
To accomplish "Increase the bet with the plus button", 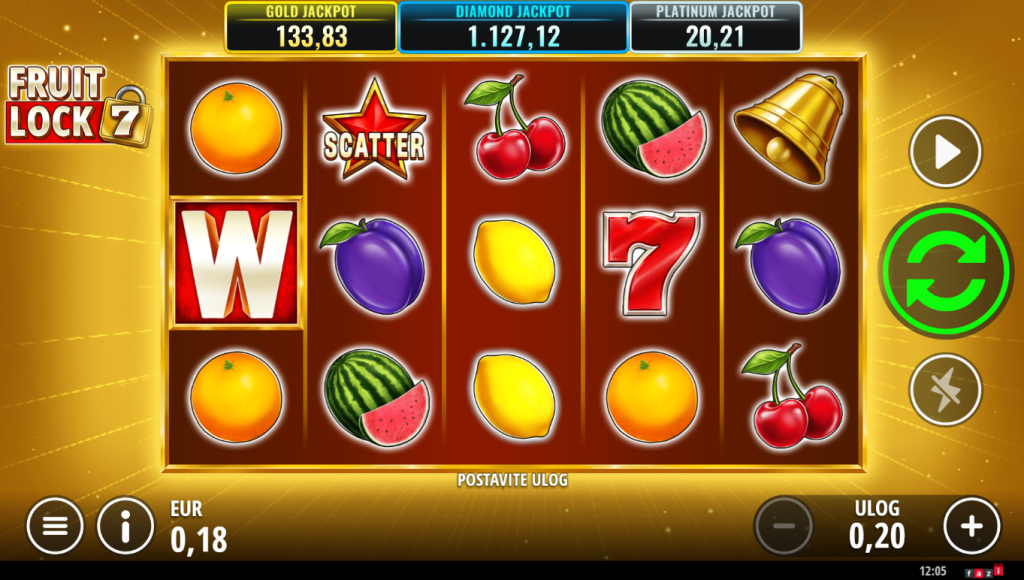I will point(971,526).
